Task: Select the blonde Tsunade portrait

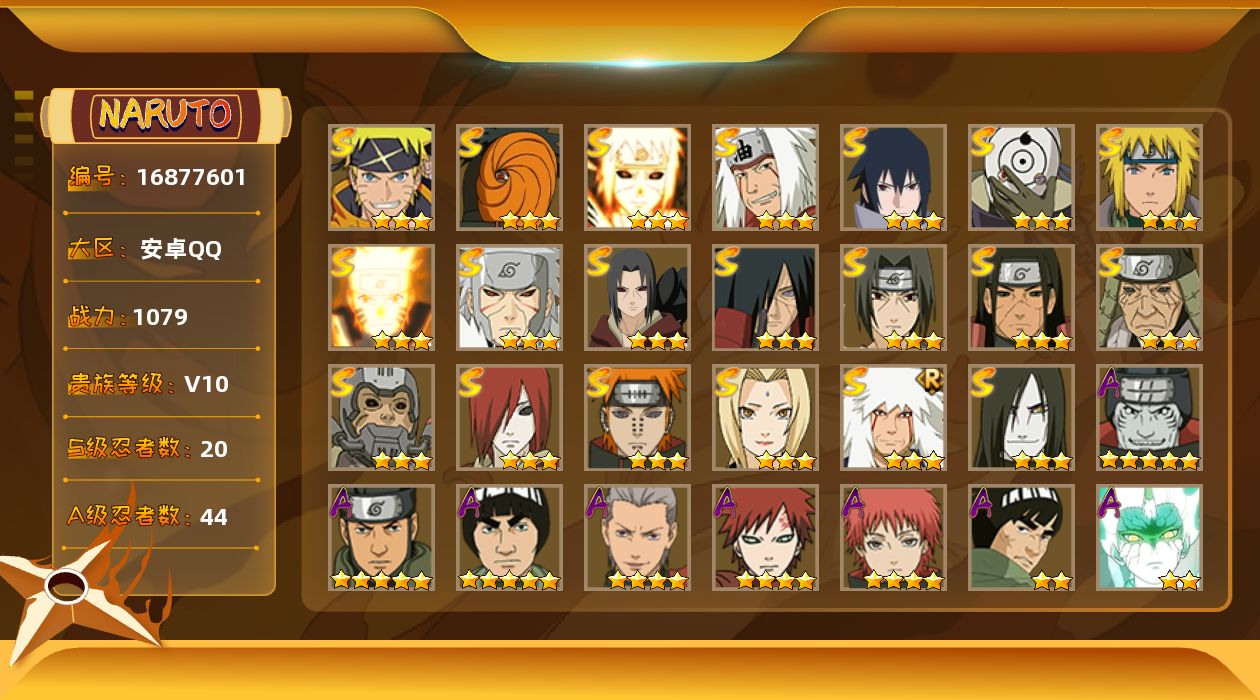Action: click(x=765, y=417)
